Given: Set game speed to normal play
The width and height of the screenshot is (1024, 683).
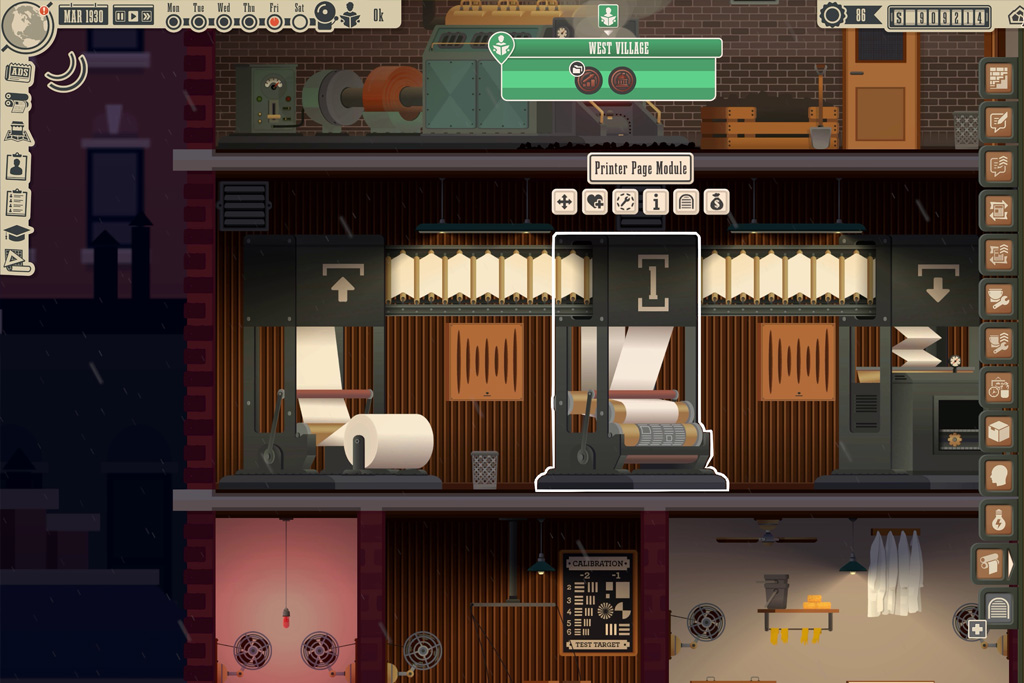Looking at the screenshot, I should (133, 16).
